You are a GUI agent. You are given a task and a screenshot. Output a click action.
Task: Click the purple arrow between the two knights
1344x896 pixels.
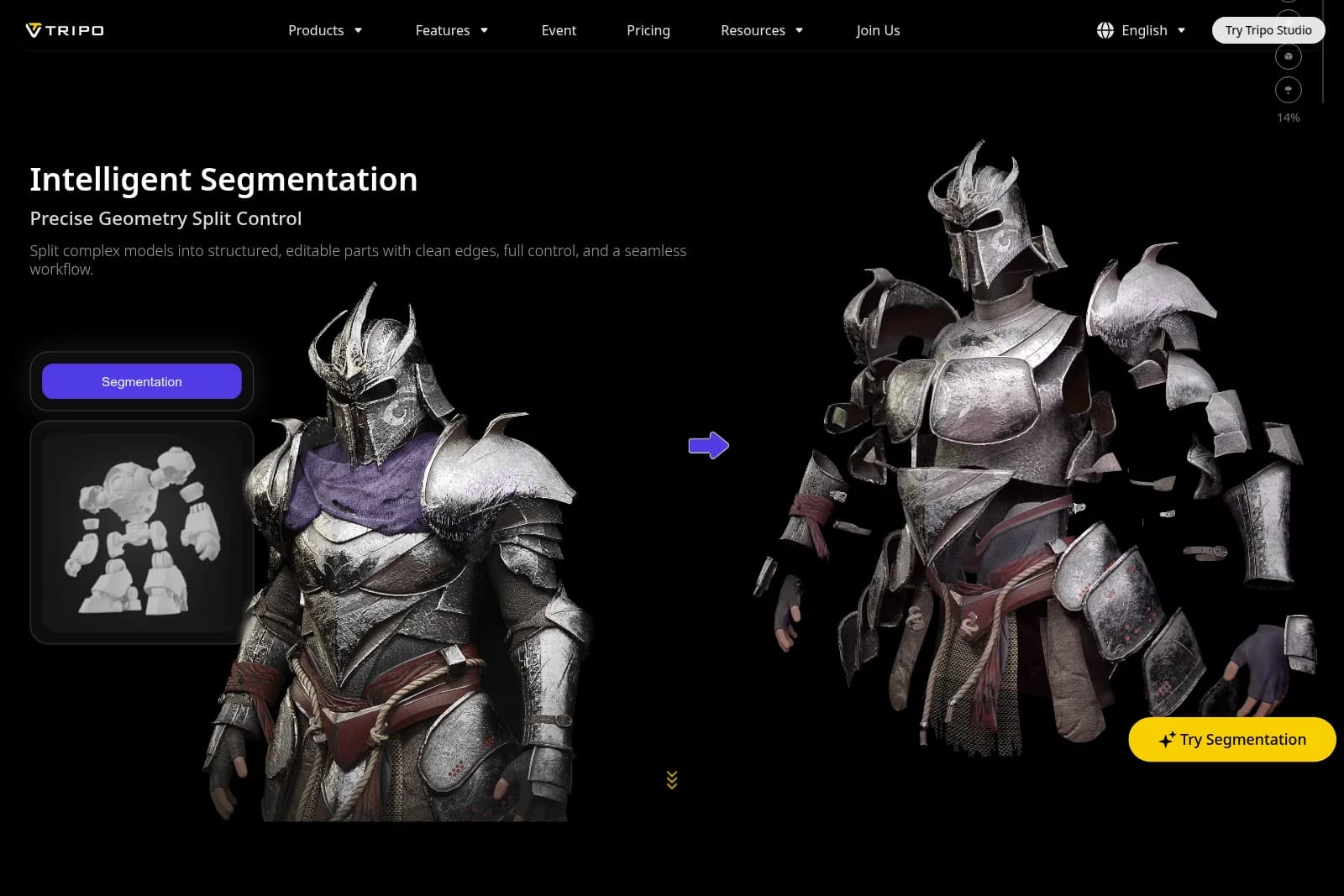click(x=710, y=446)
